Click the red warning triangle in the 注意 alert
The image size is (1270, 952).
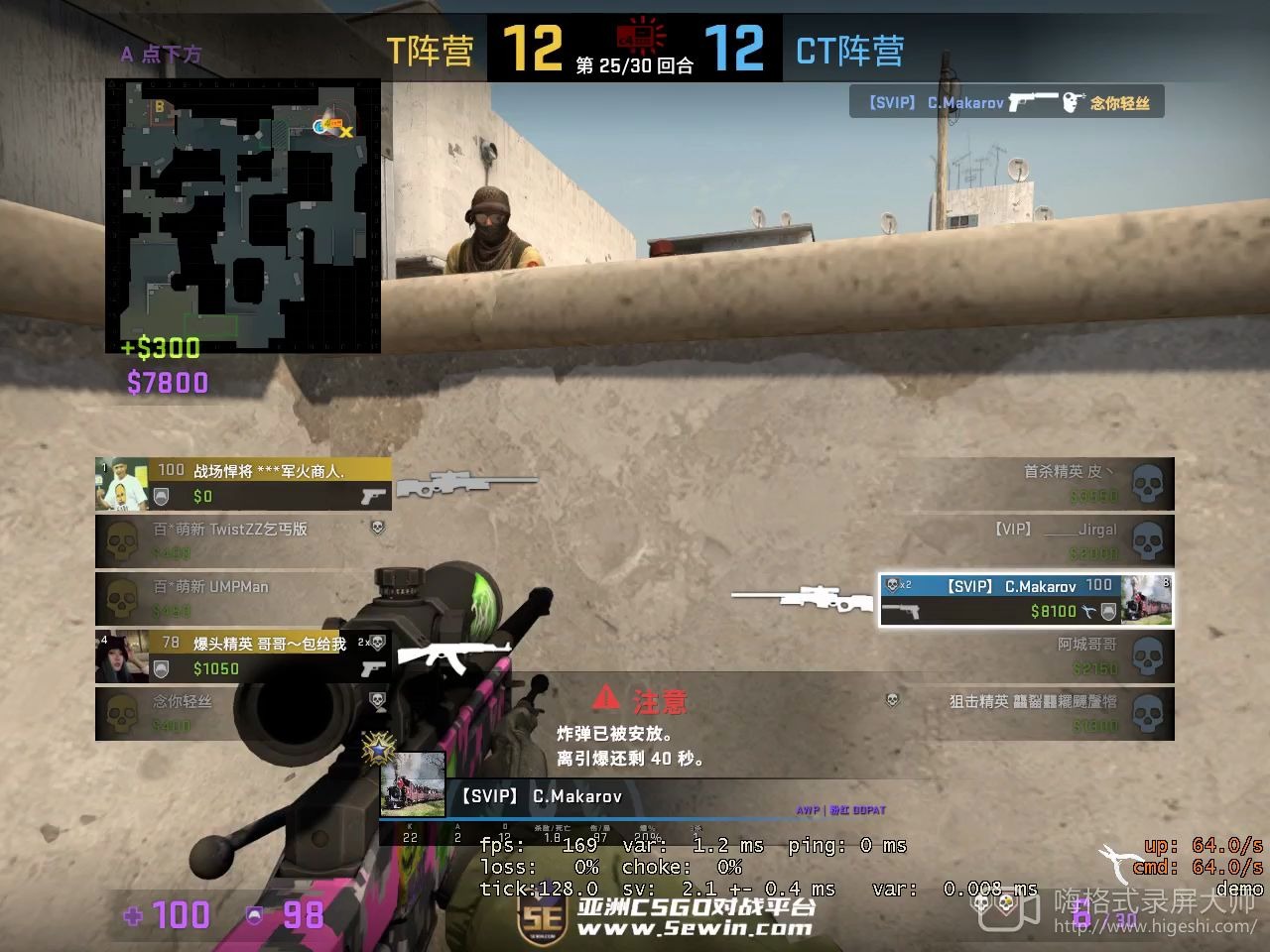click(607, 701)
